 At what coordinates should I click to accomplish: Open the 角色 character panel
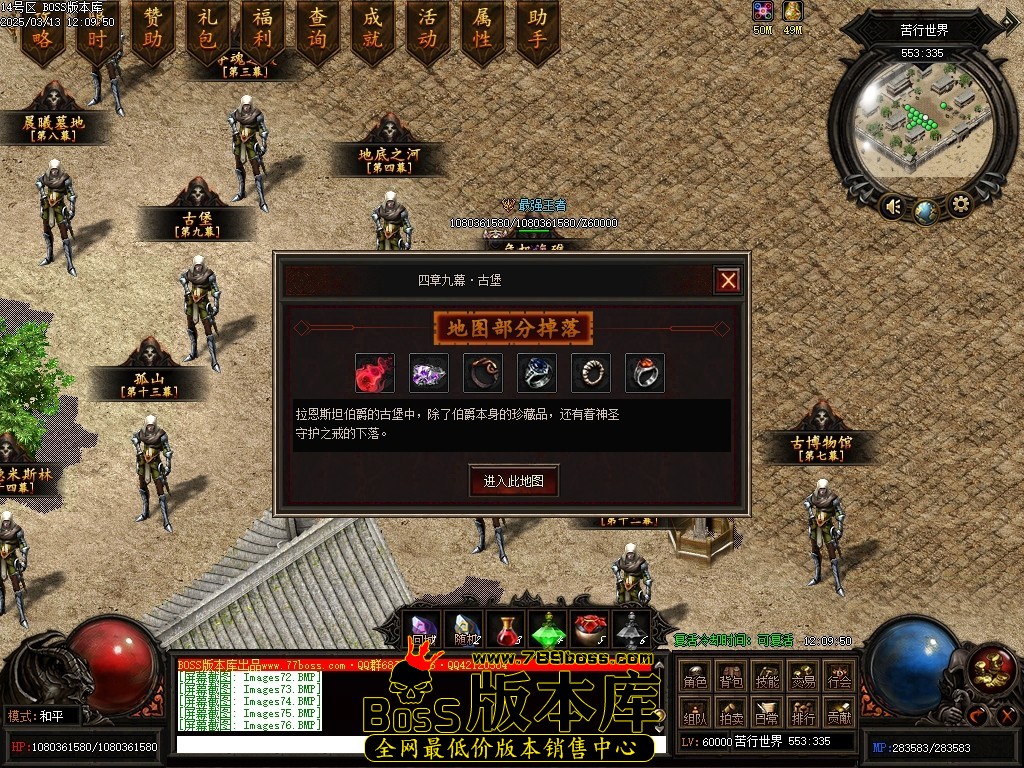point(695,678)
